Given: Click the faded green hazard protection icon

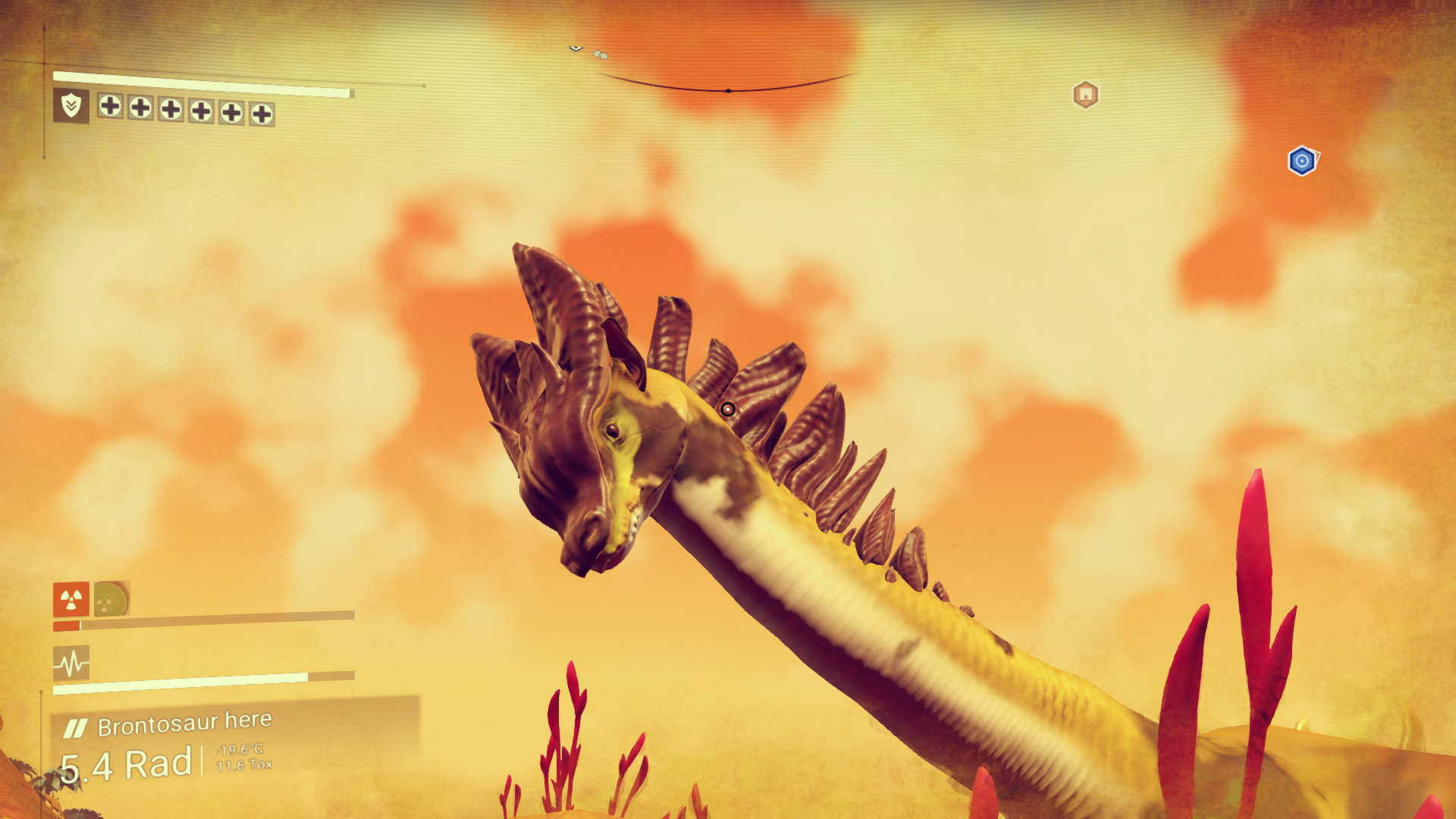Looking at the screenshot, I should tap(111, 599).
